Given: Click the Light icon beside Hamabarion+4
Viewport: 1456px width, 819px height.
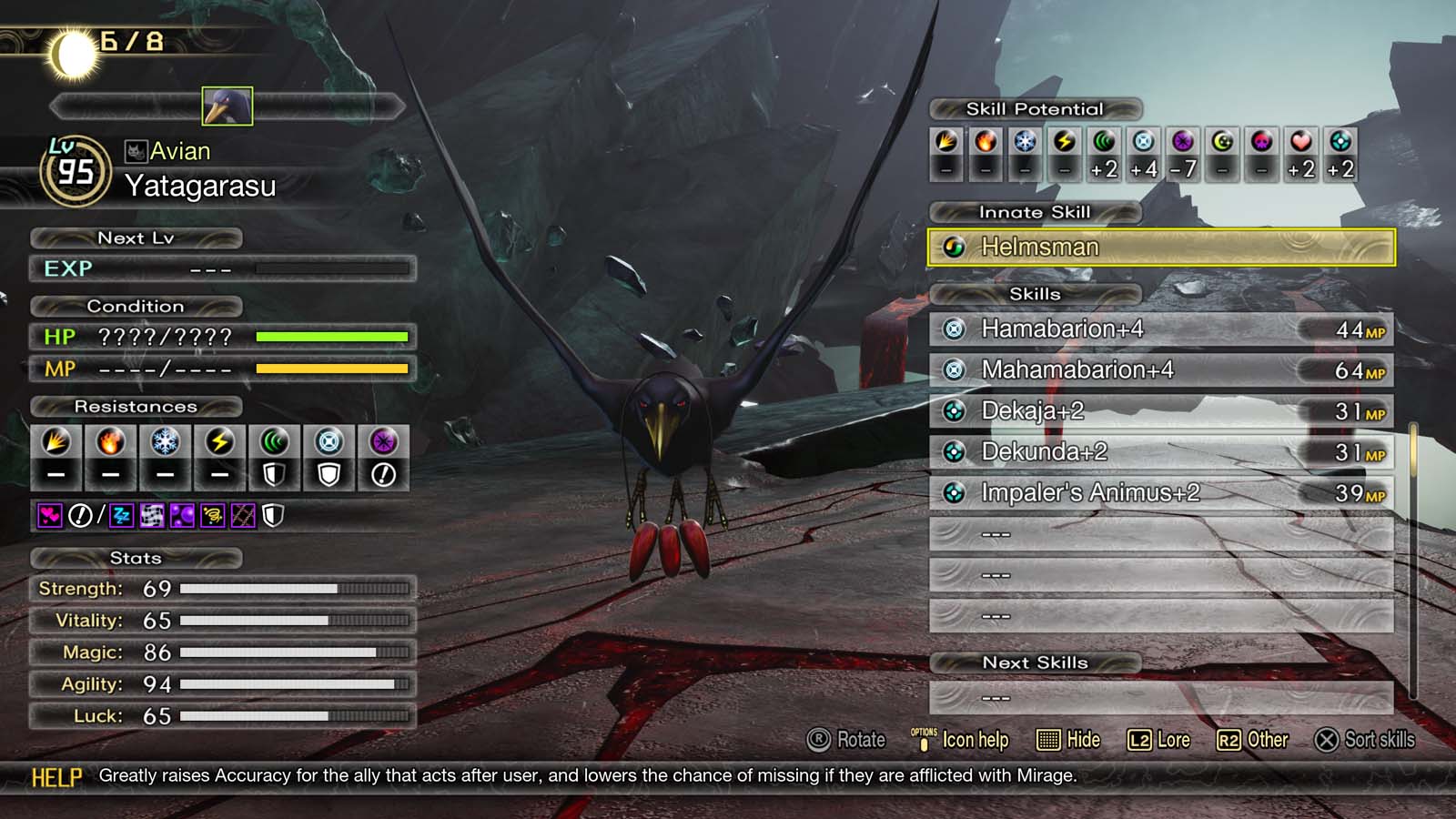Looking at the screenshot, I should coord(951,329).
